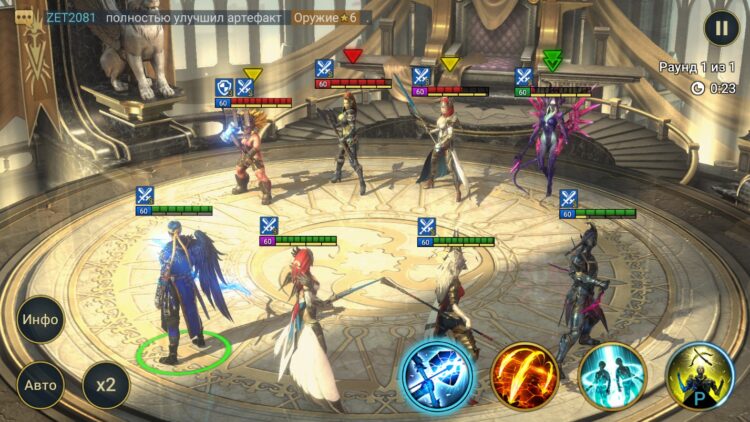The width and height of the screenshot is (750, 422).
Task: Pause the battle
Action: pos(720,28)
